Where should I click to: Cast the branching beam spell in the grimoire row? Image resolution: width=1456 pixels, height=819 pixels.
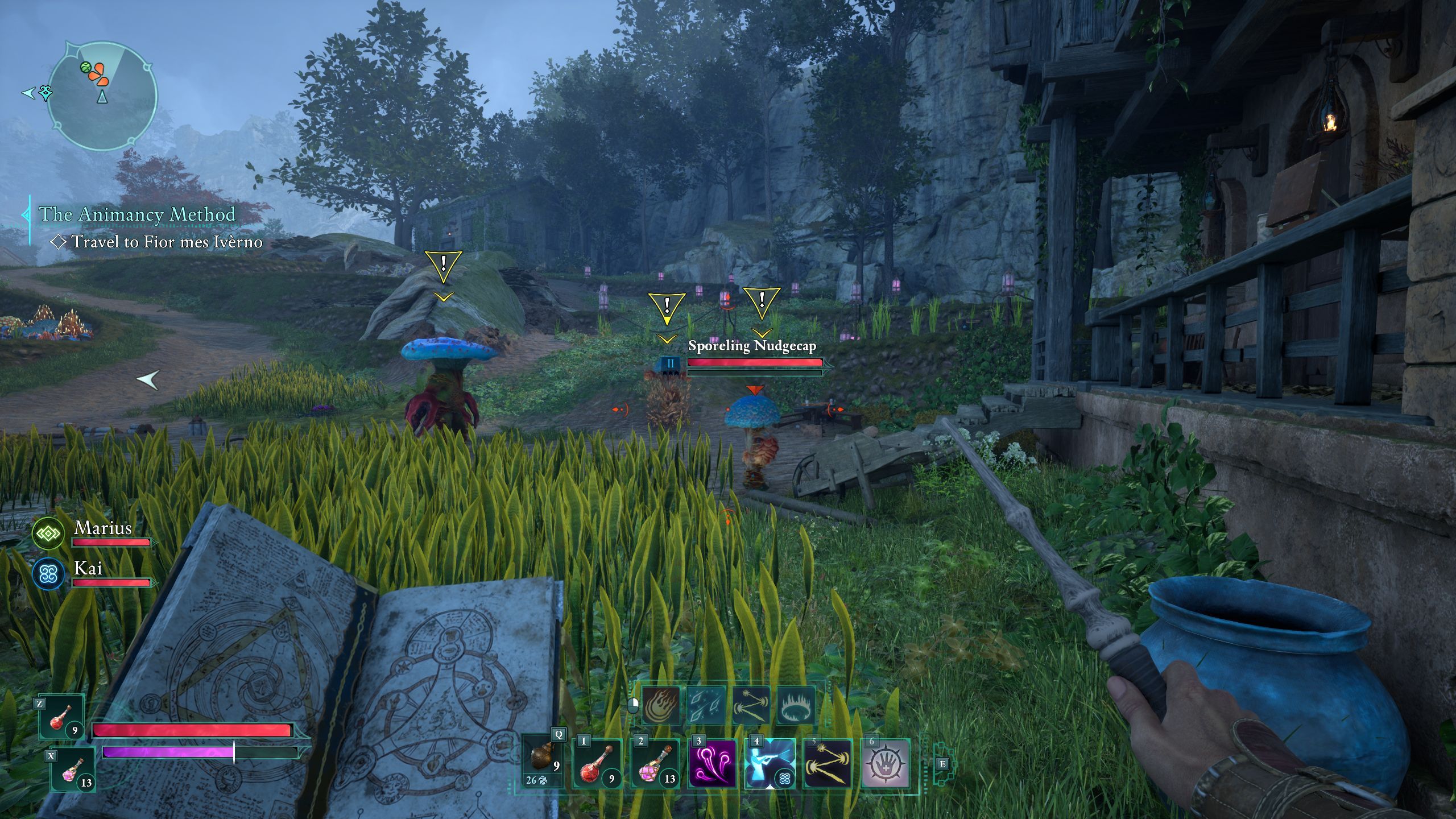coord(751,705)
